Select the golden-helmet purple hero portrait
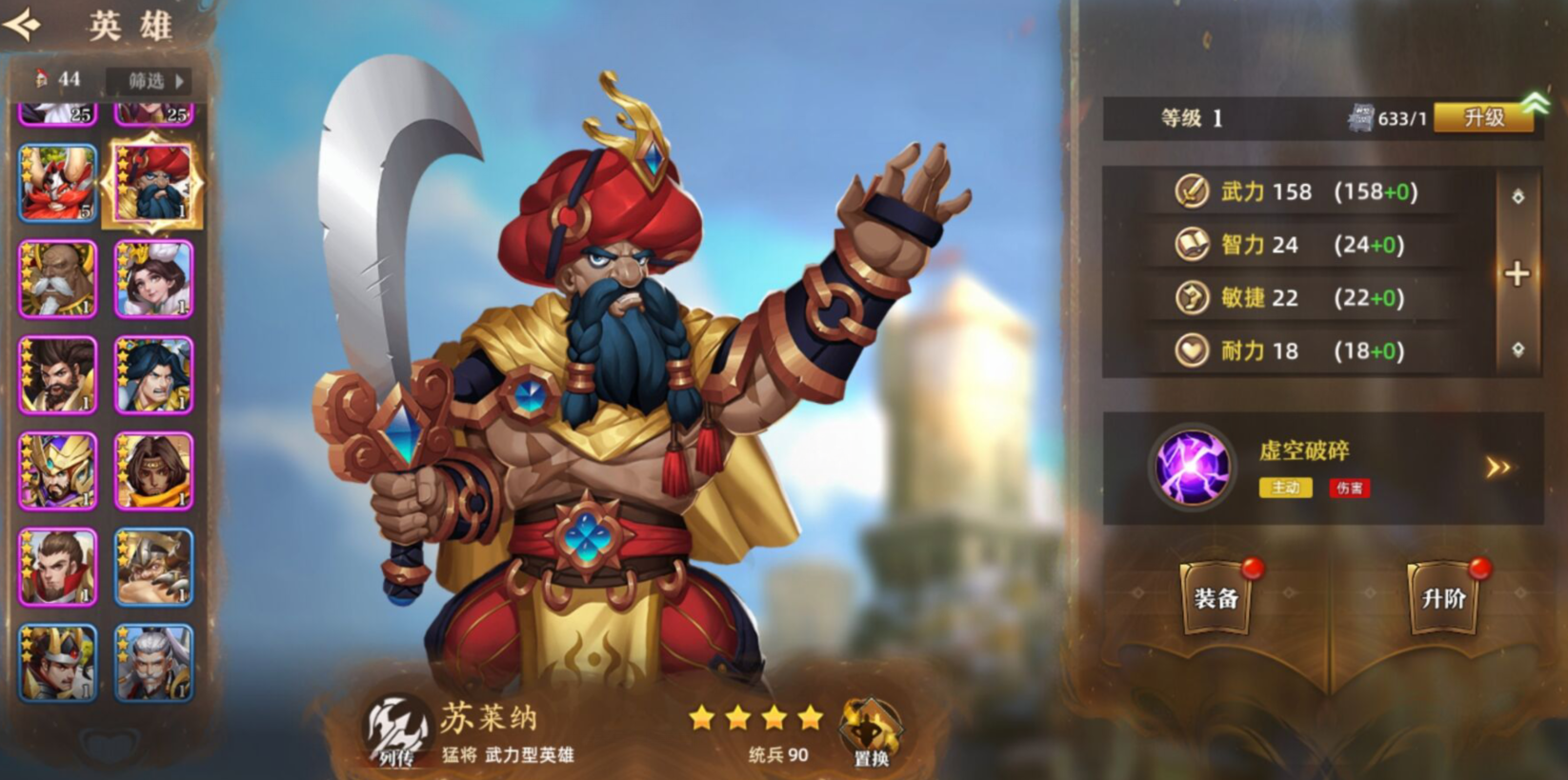 coord(58,470)
